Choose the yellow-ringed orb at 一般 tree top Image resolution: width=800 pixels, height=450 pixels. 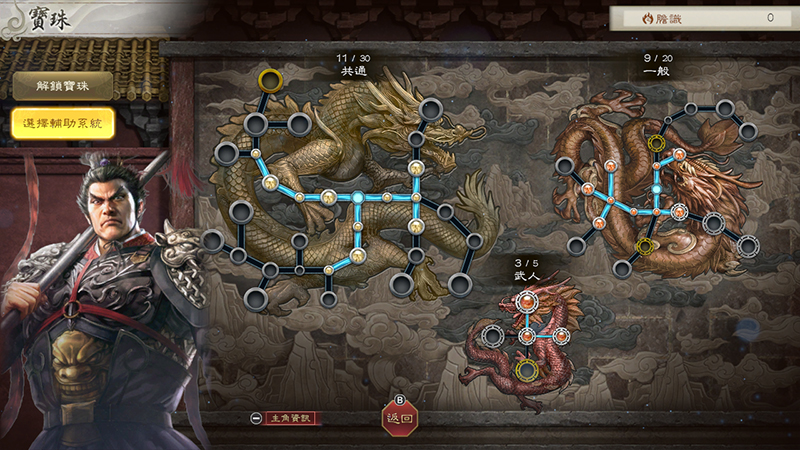coord(657,143)
